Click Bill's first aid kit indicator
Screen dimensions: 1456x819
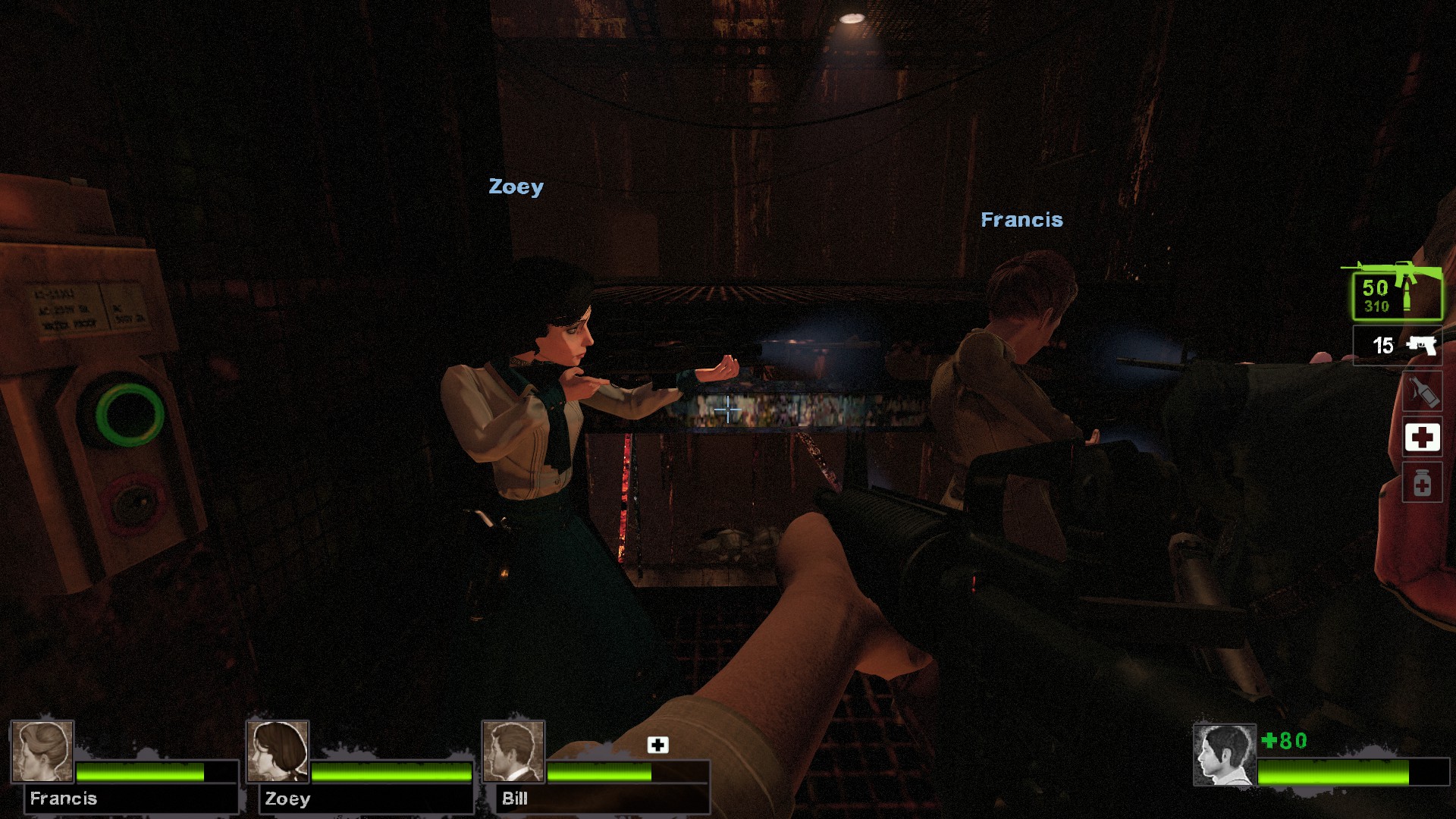pyautogui.click(x=657, y=745)
